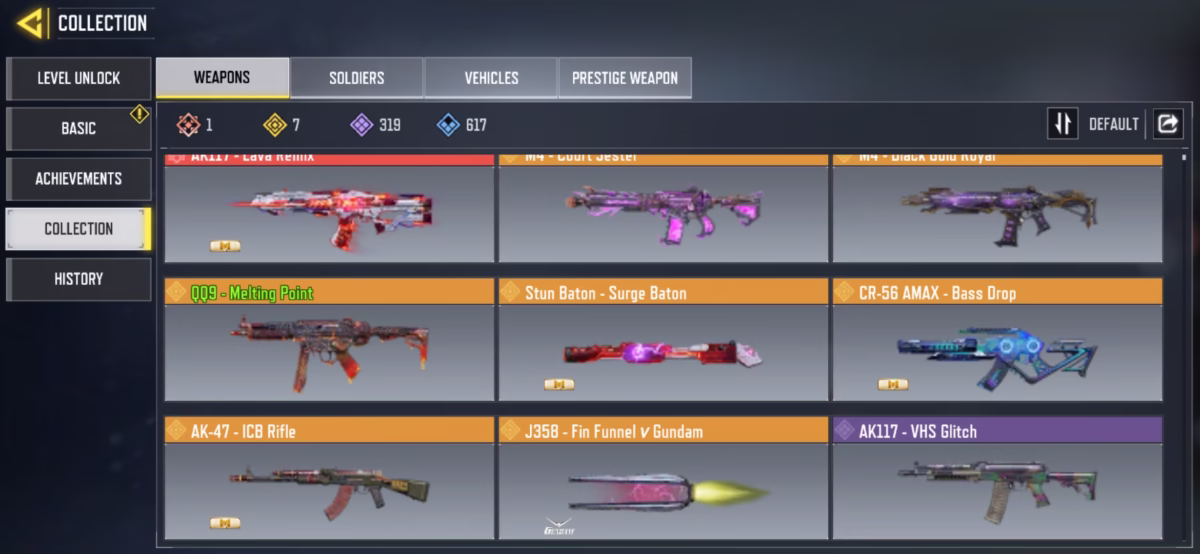Image resolution: width=1200 pixels, height=554 pixels.
Task: Switch to the Soldiers tab
Action: 356,78
